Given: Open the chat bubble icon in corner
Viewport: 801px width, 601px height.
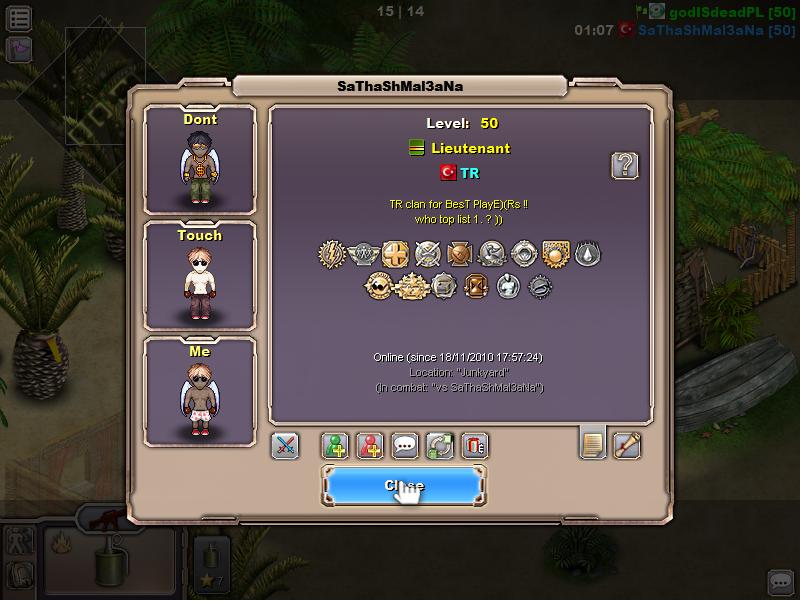Looking at the screenshot, I should coord(780,582).
